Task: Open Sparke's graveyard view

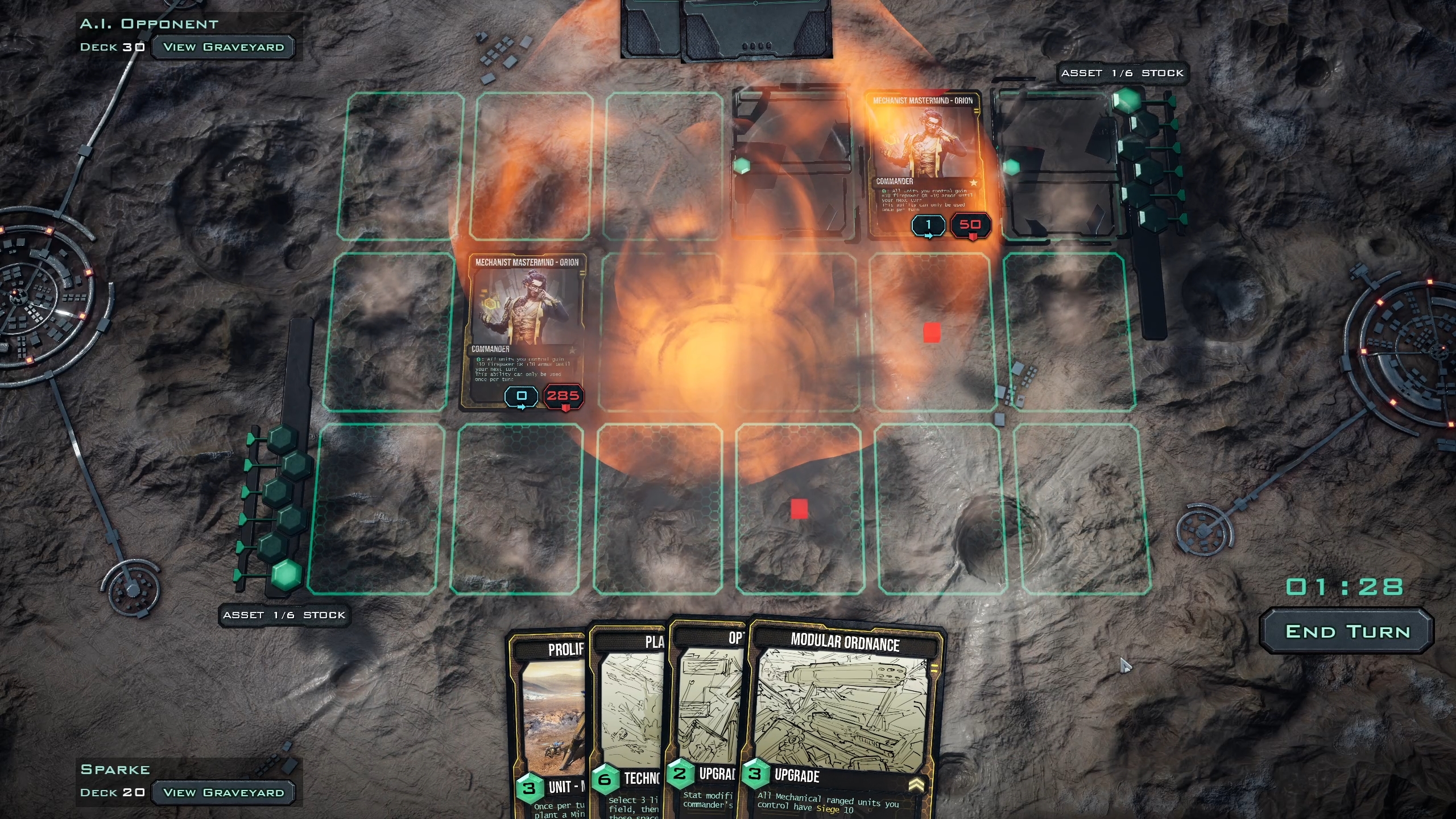Action: point(223,792)
